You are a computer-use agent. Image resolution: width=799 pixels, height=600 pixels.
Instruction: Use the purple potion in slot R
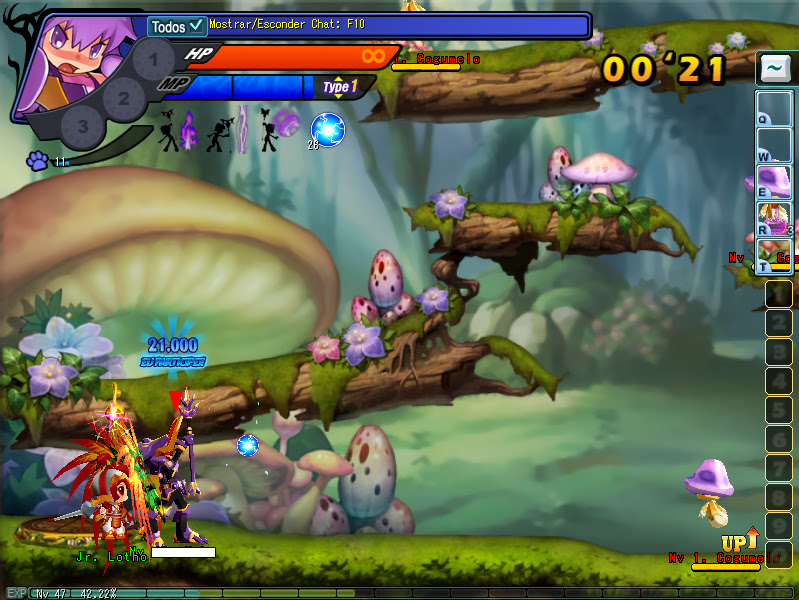(774, 218)
